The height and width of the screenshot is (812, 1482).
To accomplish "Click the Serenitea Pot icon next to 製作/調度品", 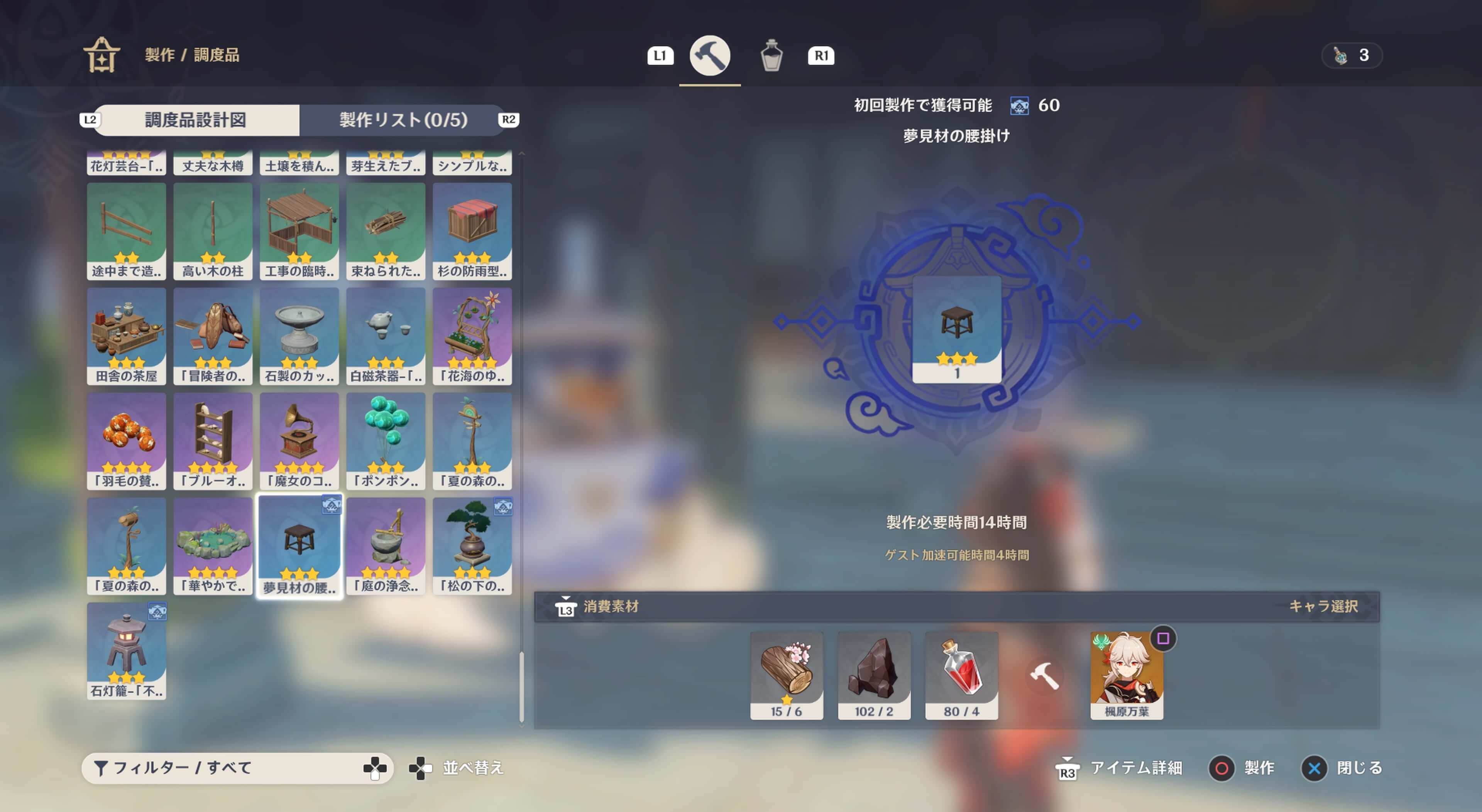I will pos(102,55).
